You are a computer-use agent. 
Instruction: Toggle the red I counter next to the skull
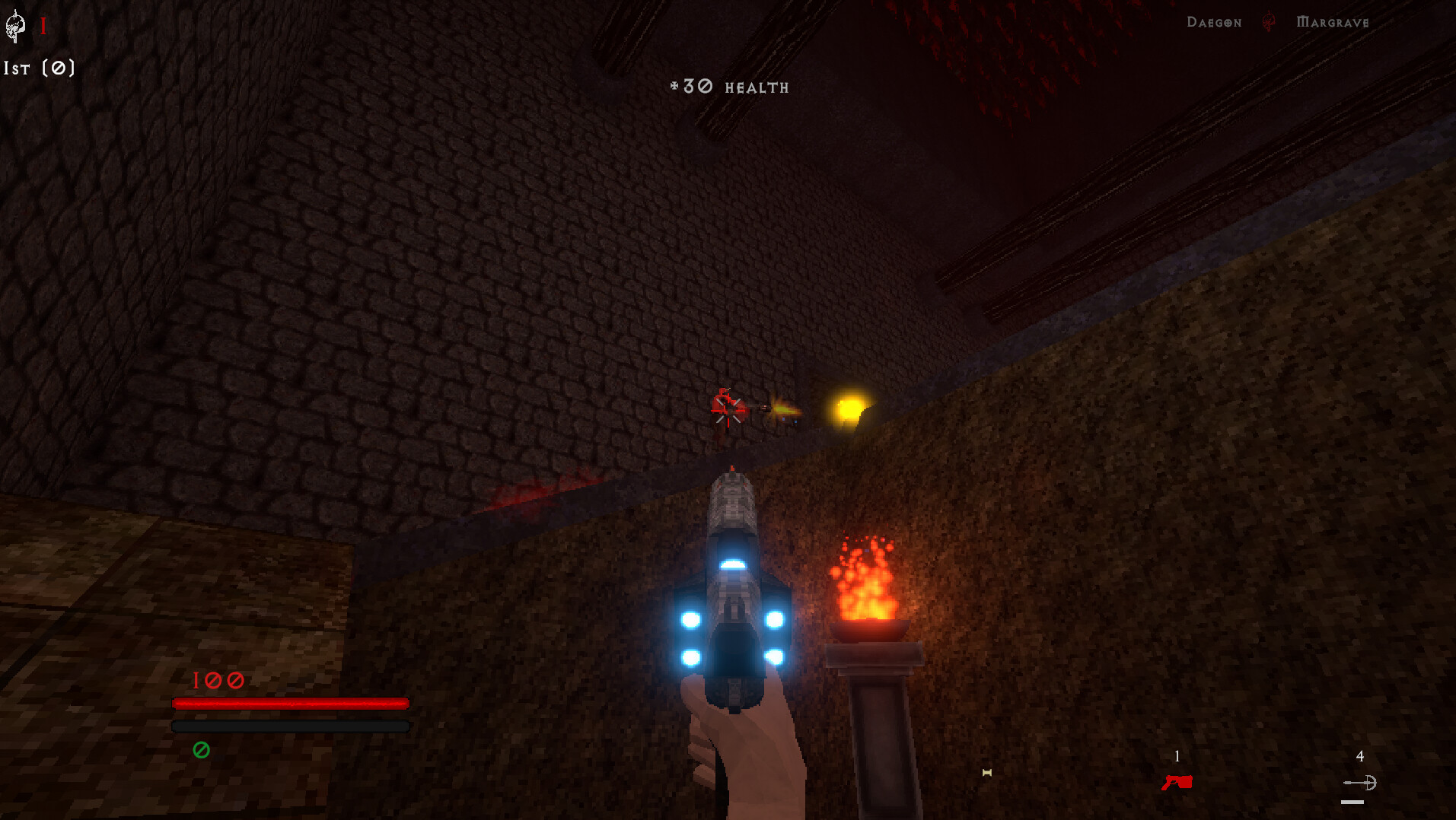pos(43,25)
